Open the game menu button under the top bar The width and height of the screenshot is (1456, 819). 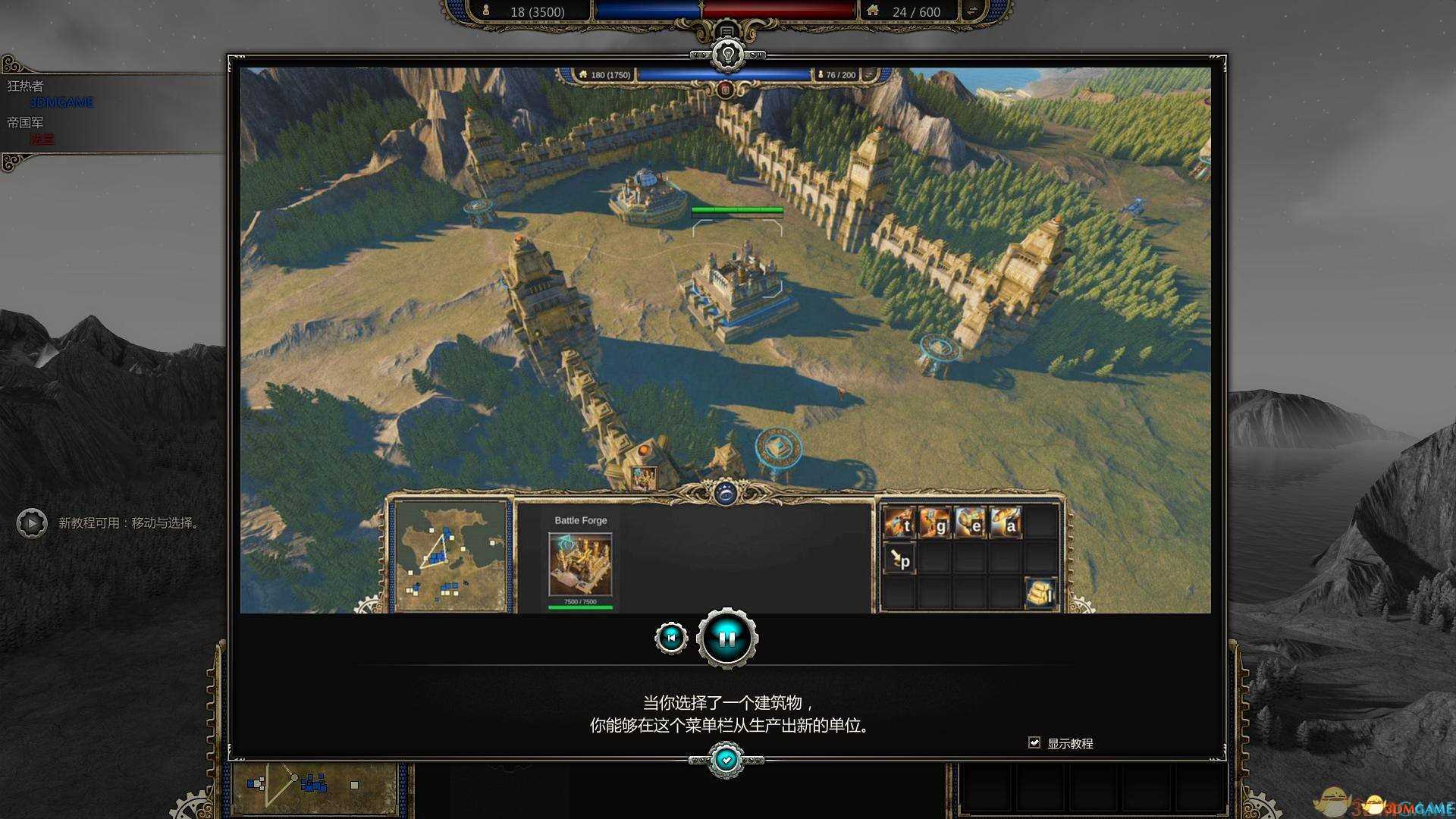pyautogui.click(x=726, y=30)
